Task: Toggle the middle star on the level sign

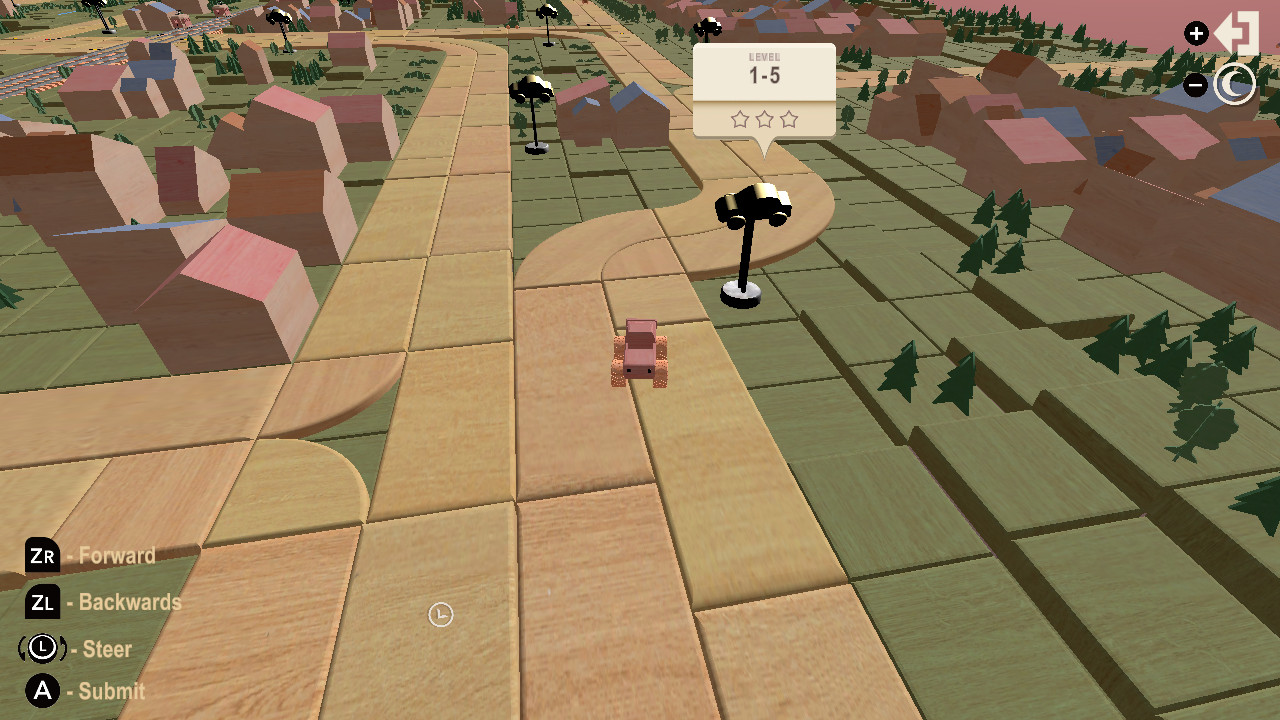Action: (x=764, y=119)
